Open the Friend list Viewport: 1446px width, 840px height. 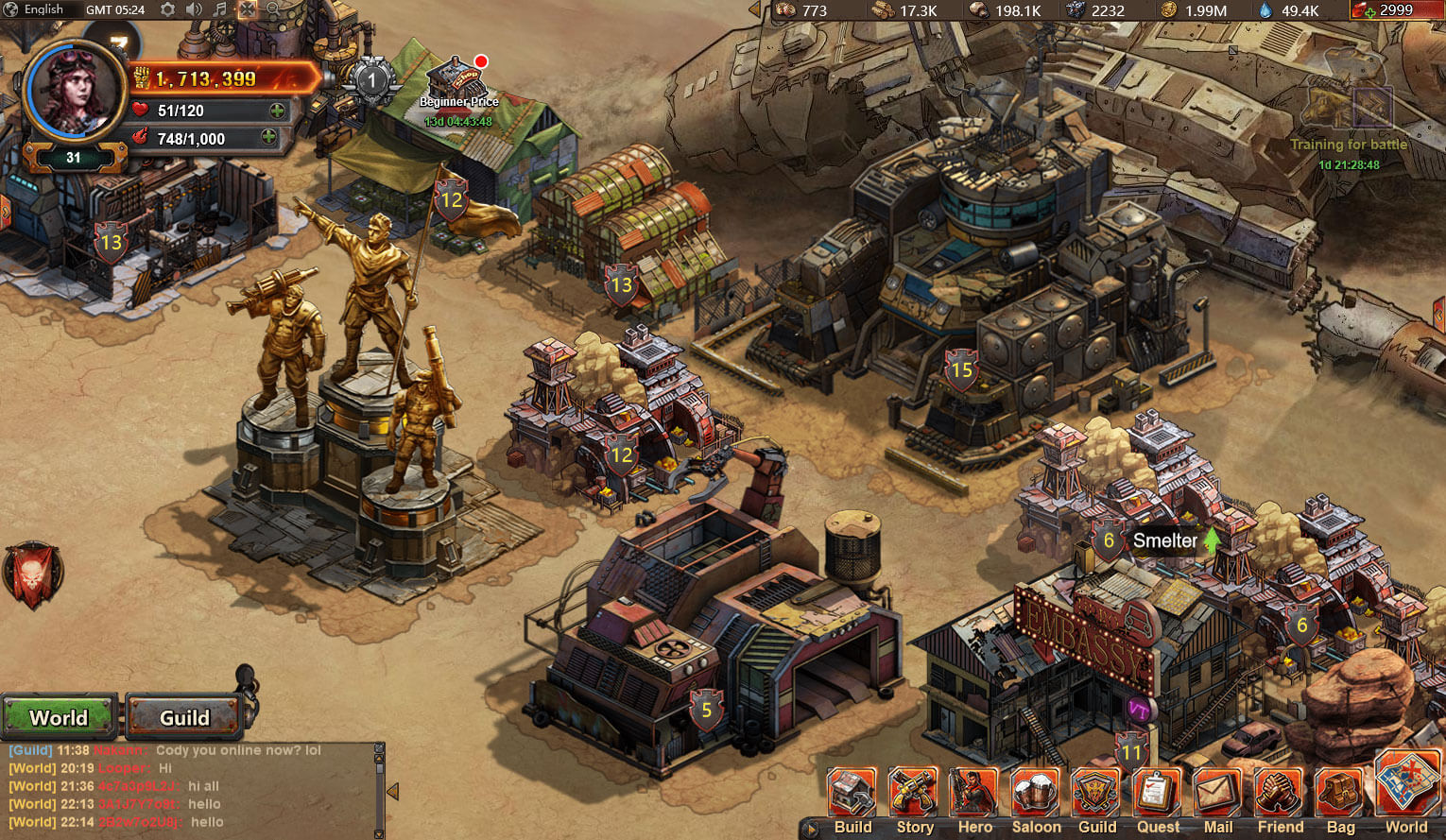point(1280,794)
